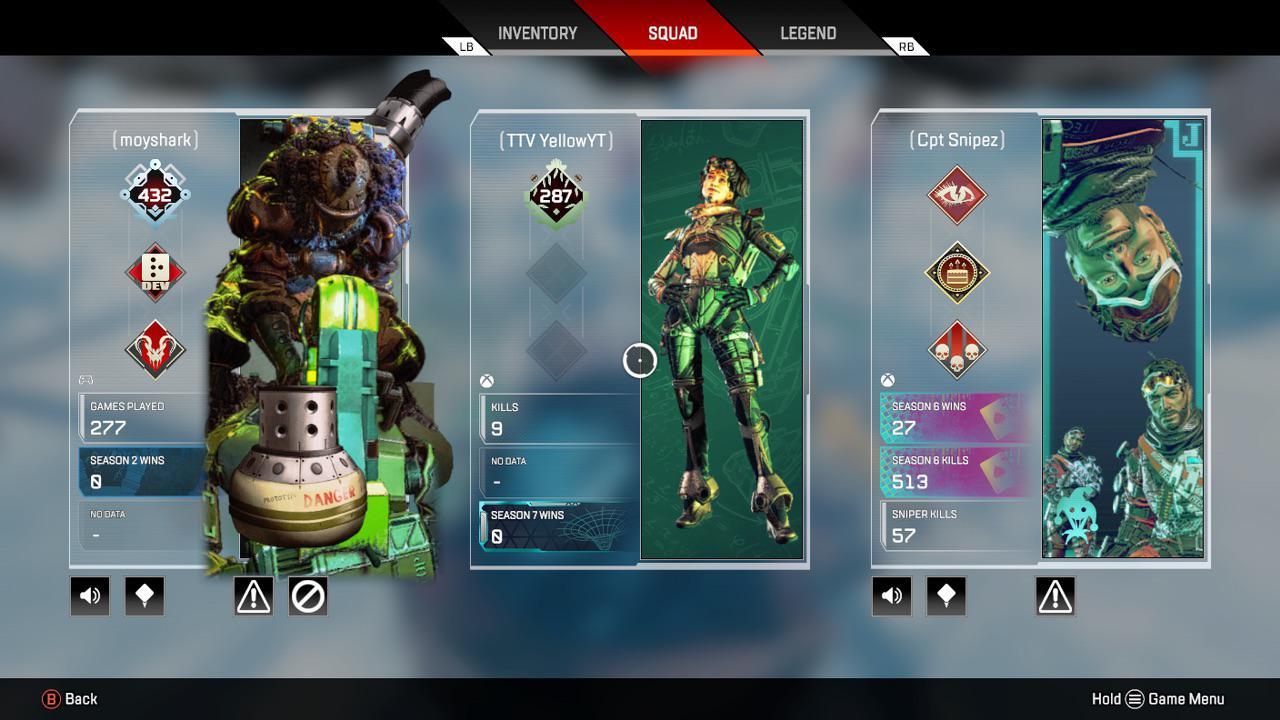Click the Xbox platform icon on TTV YellowYT's card
Screen dimensions: 1280x720
click(x=487, y=379)
